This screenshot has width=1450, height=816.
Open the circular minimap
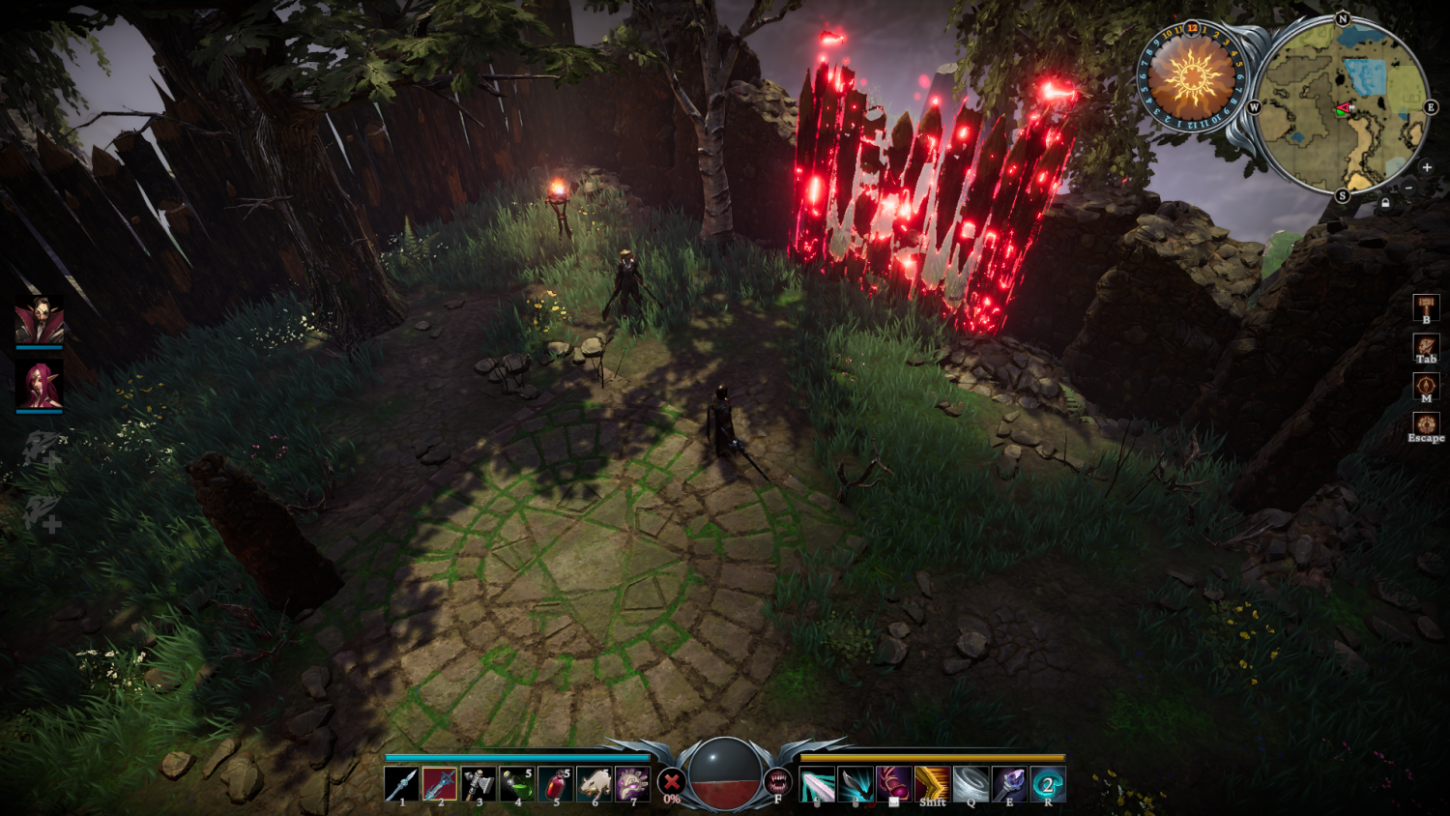click(1341, 104)
